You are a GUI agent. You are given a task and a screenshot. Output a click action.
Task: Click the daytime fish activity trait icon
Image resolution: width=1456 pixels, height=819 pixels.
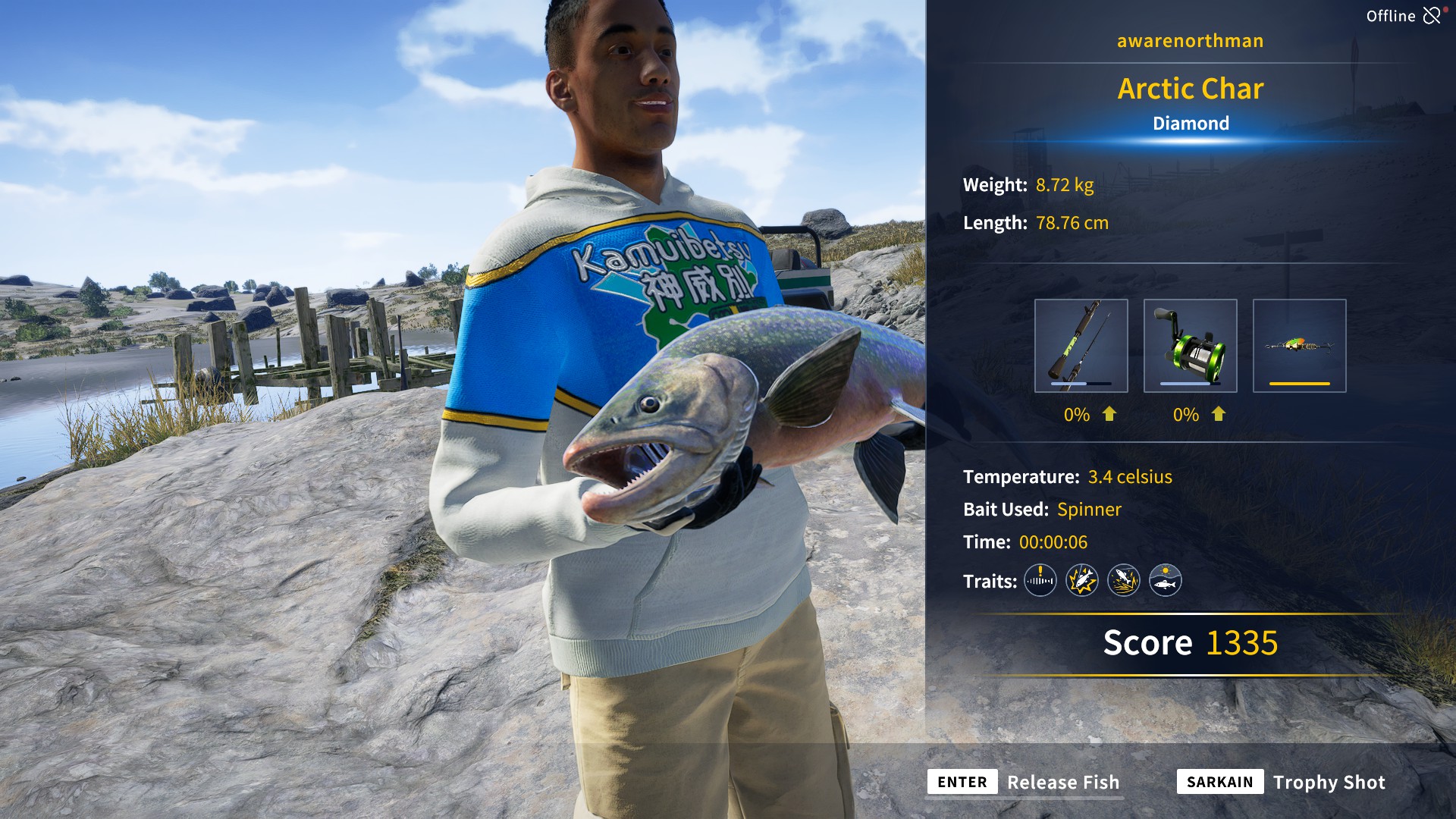pos(1166,581)
